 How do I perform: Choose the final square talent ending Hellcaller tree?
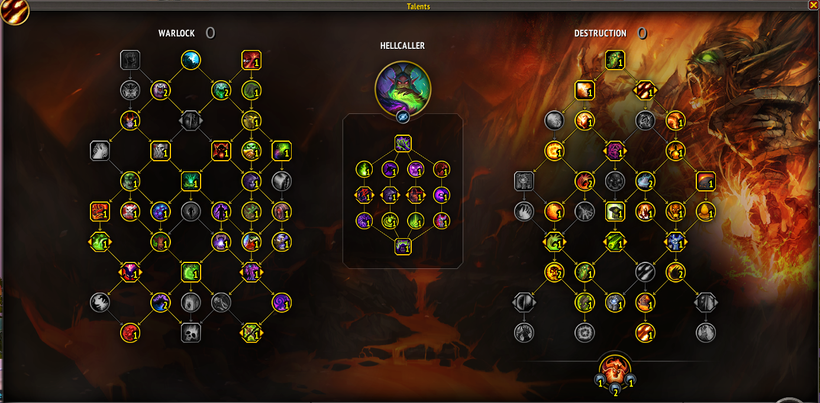[403, 246]
